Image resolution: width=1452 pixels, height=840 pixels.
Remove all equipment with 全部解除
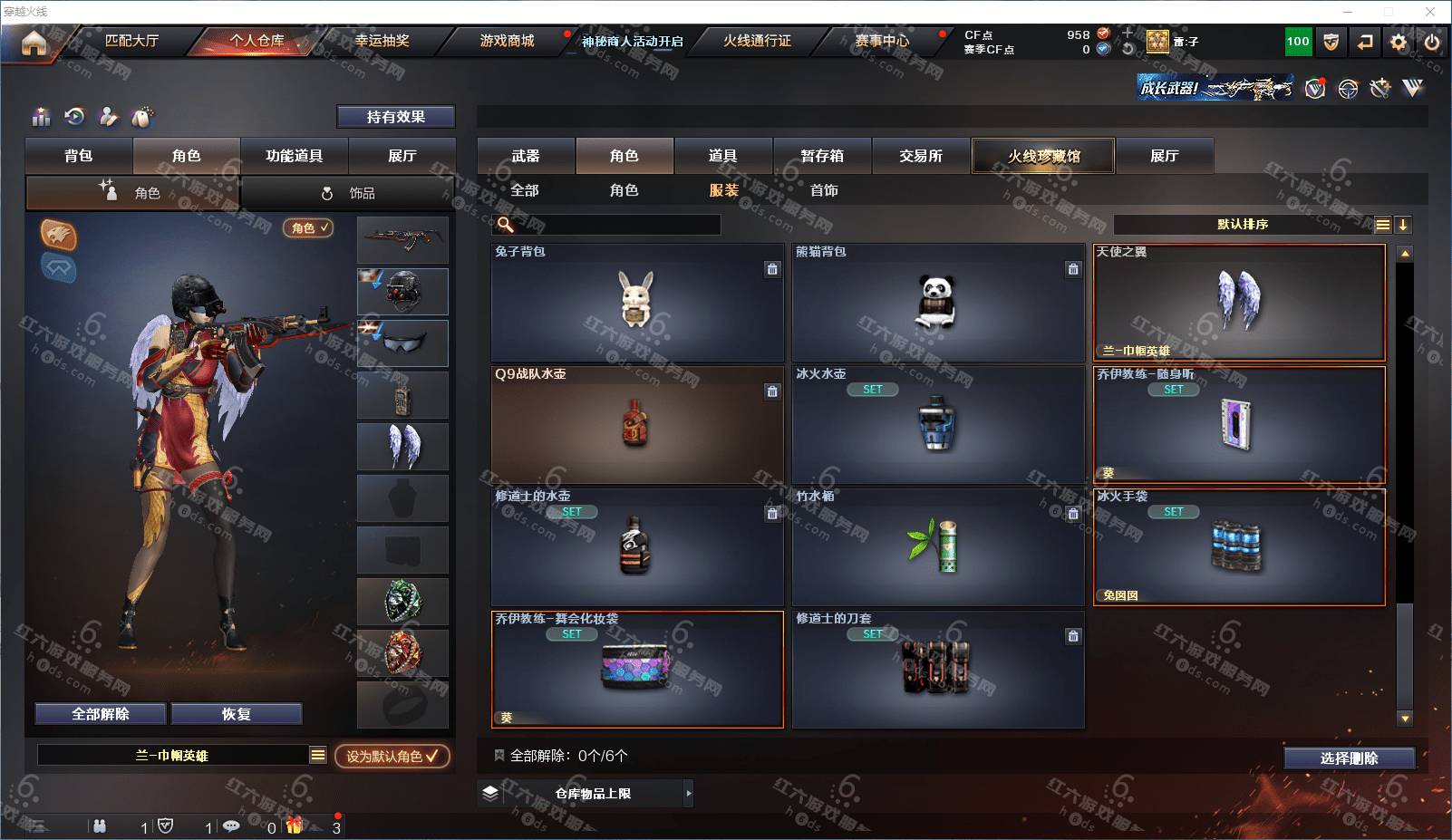pyautogui.click(x=101, y=714)
